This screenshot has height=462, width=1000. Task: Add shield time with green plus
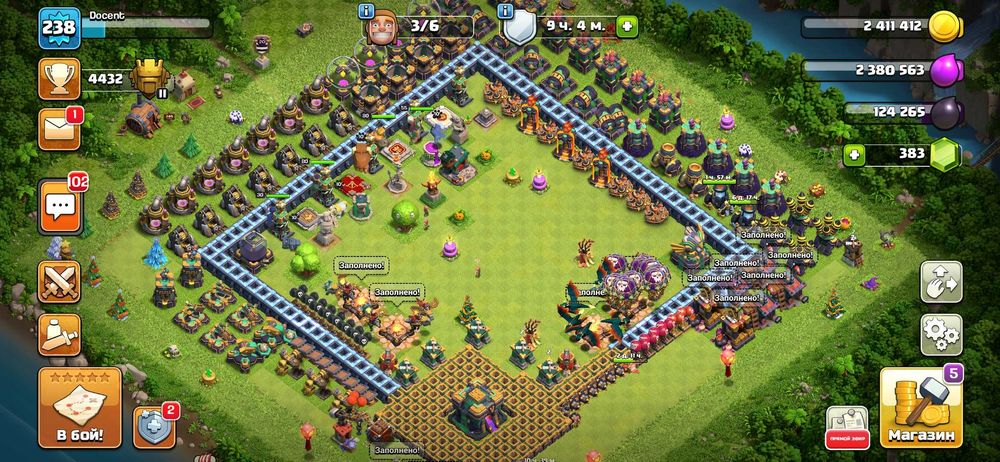click(x=627, y=27)
